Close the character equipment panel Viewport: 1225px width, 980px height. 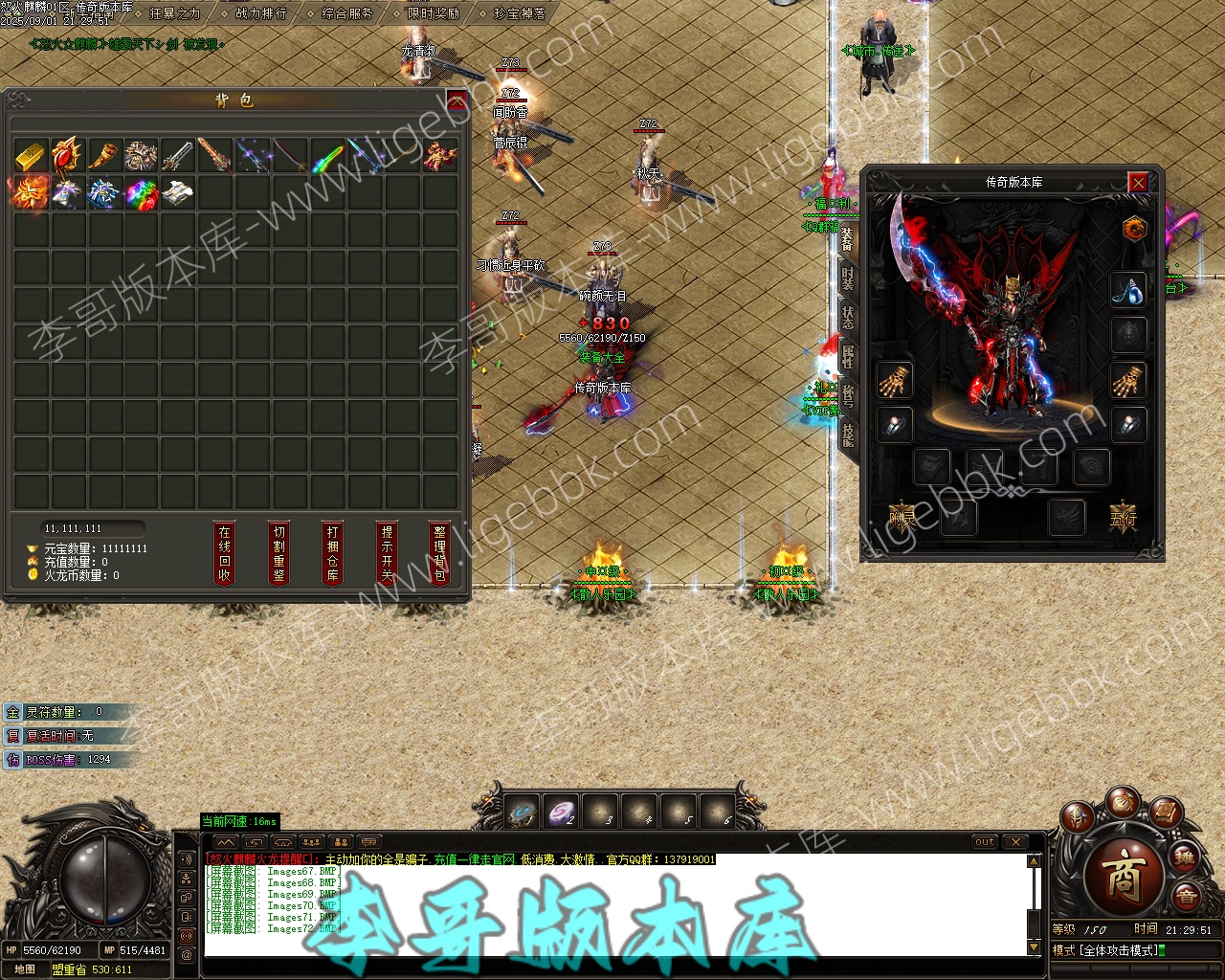pos(1137,182)
